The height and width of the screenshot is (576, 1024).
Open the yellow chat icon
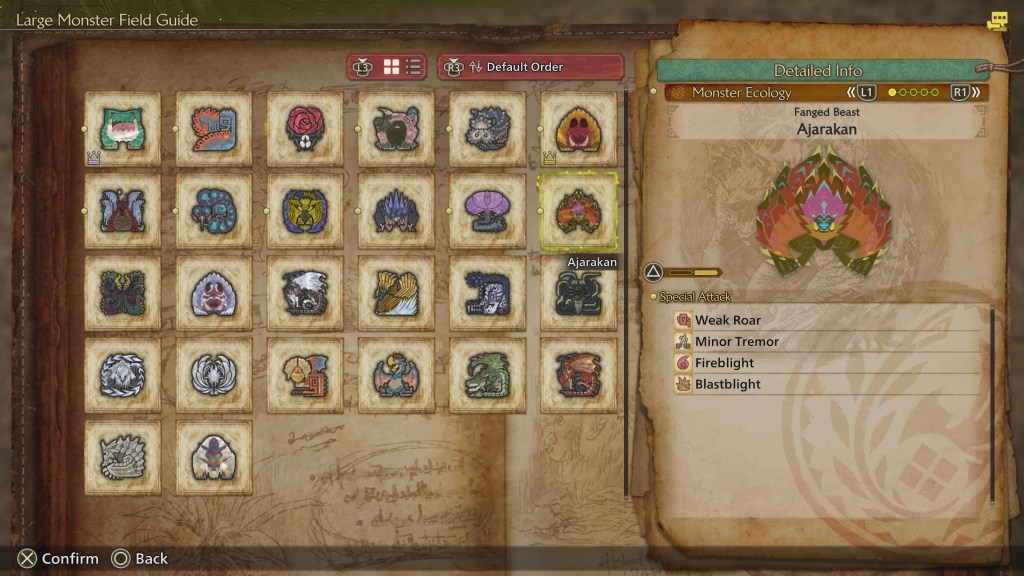coord(997,21)
